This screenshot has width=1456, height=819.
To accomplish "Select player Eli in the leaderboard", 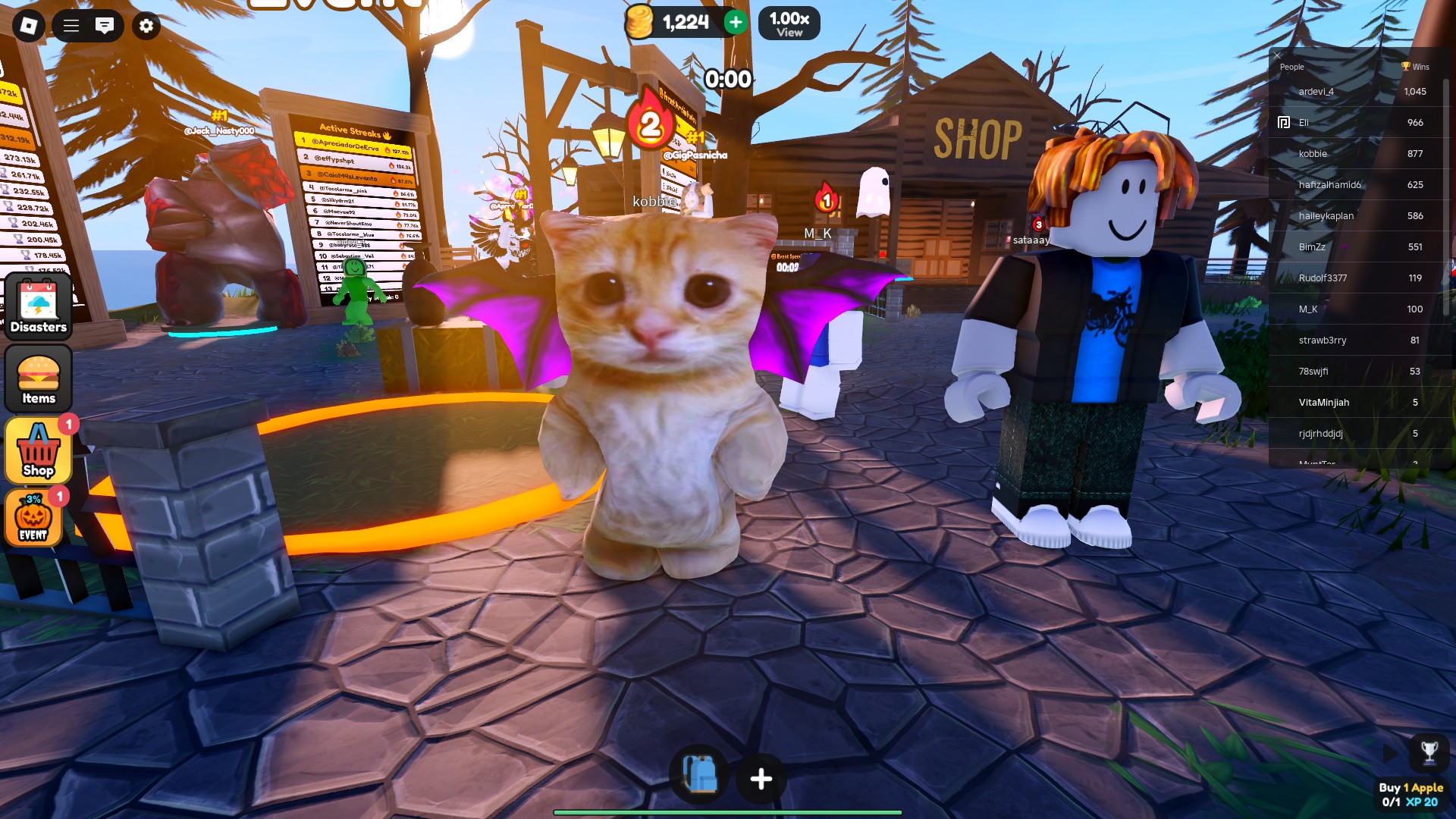I will [x=1303, y=122].
